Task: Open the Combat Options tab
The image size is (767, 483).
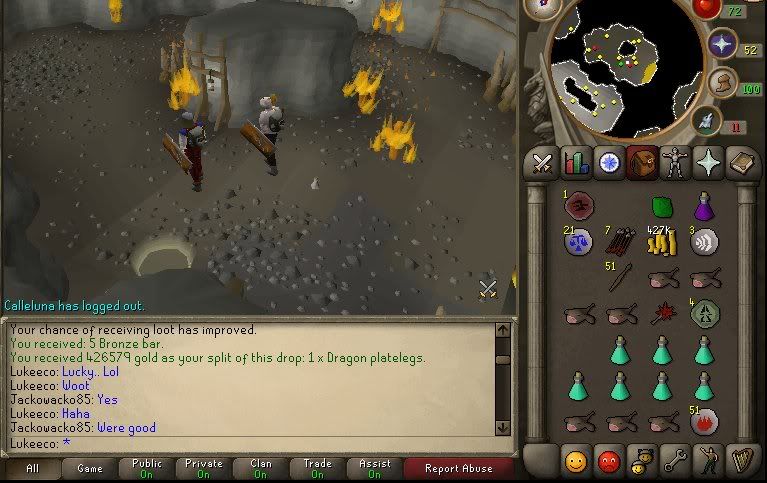Action: point(543,162)
